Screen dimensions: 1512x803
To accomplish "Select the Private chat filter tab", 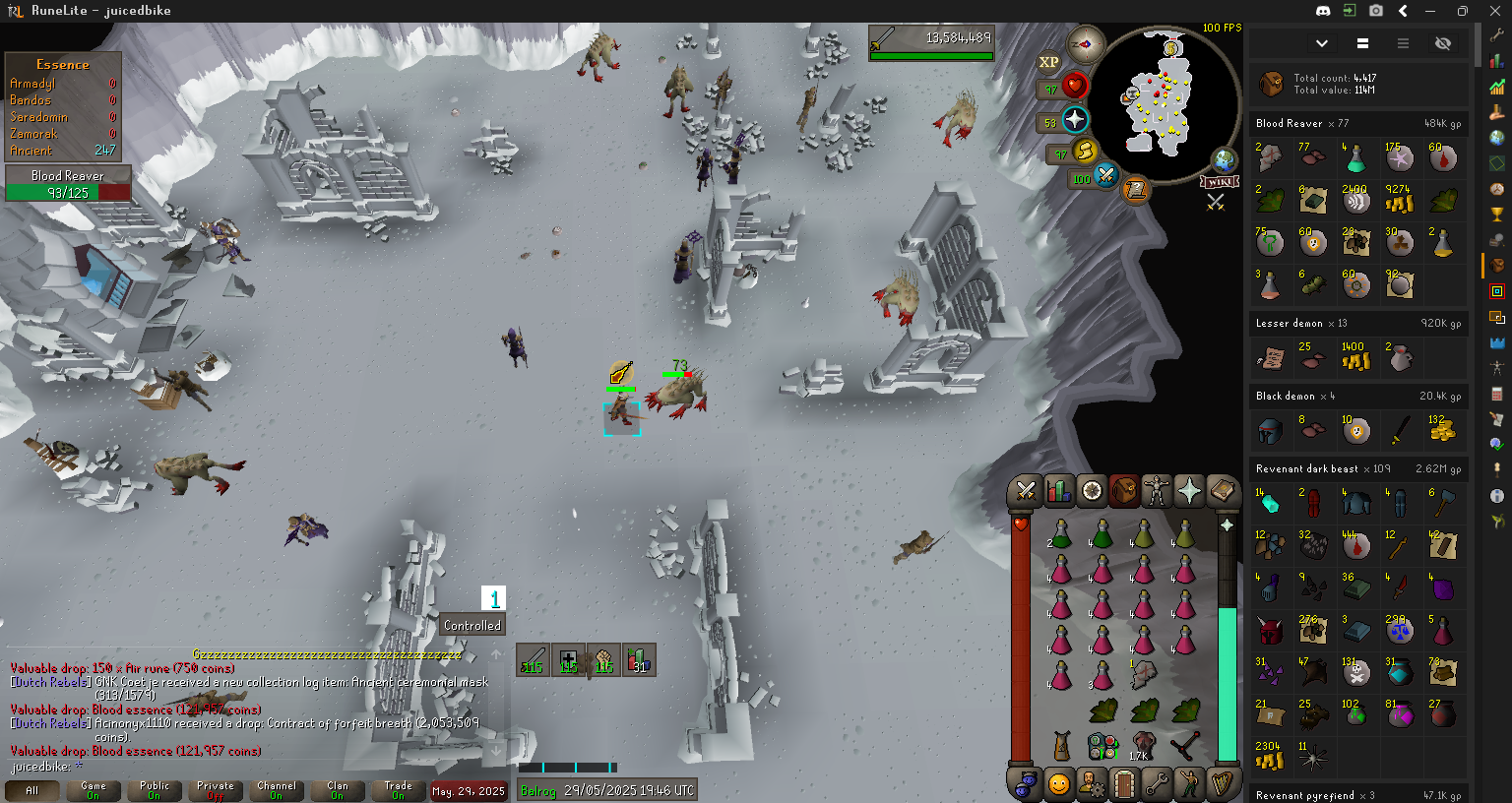I will pos(215,790).
